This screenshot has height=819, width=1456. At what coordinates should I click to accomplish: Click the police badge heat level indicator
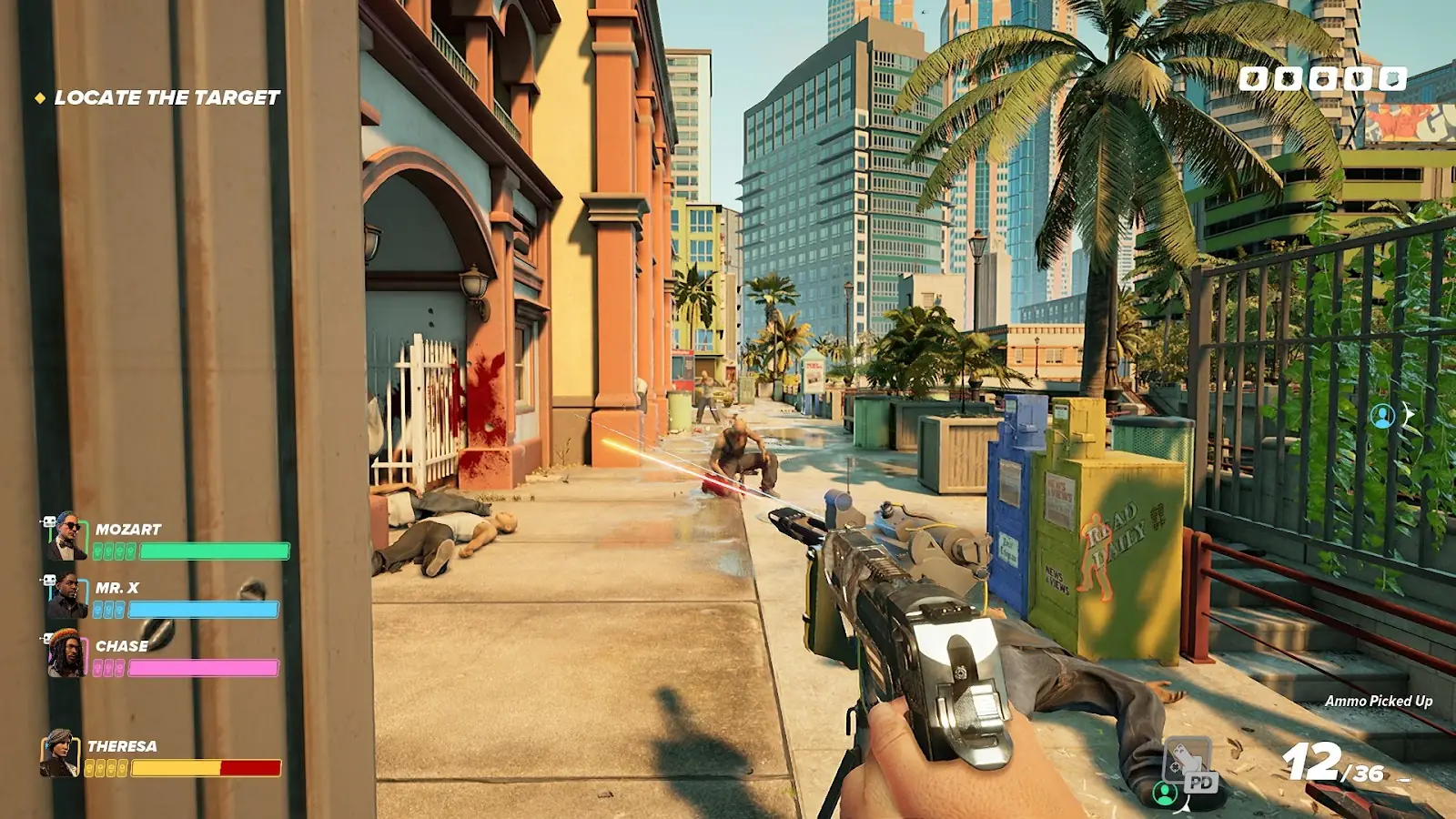tap(1322, 79)
